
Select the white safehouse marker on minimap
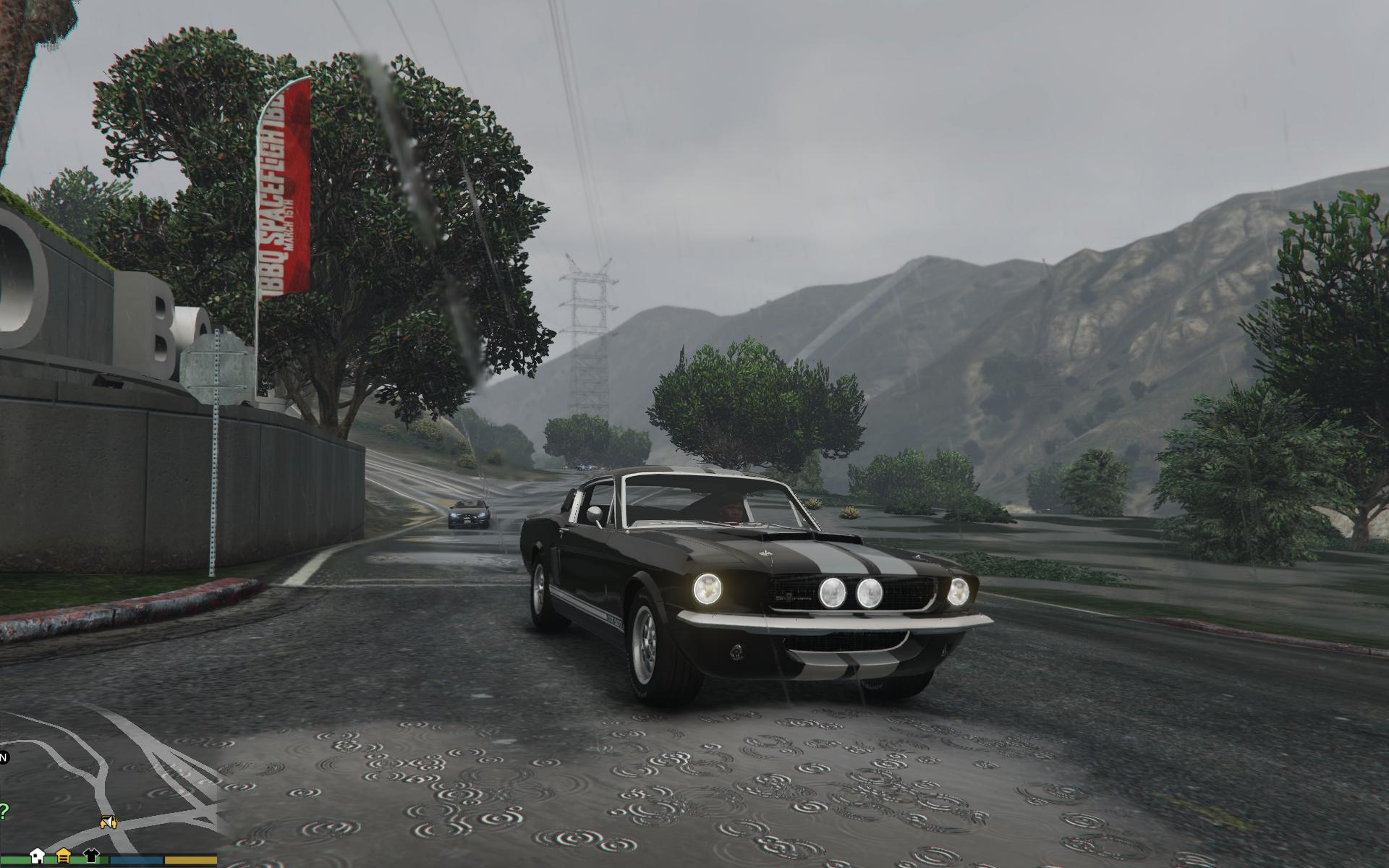click(x=38, y=854)
